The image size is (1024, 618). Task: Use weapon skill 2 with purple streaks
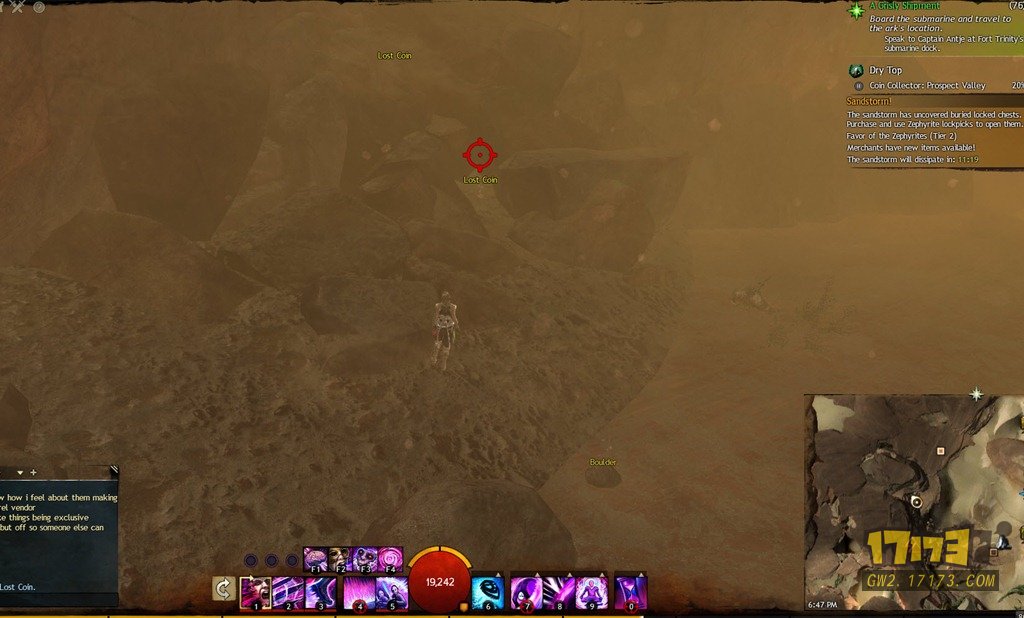(x=288, y=592)
